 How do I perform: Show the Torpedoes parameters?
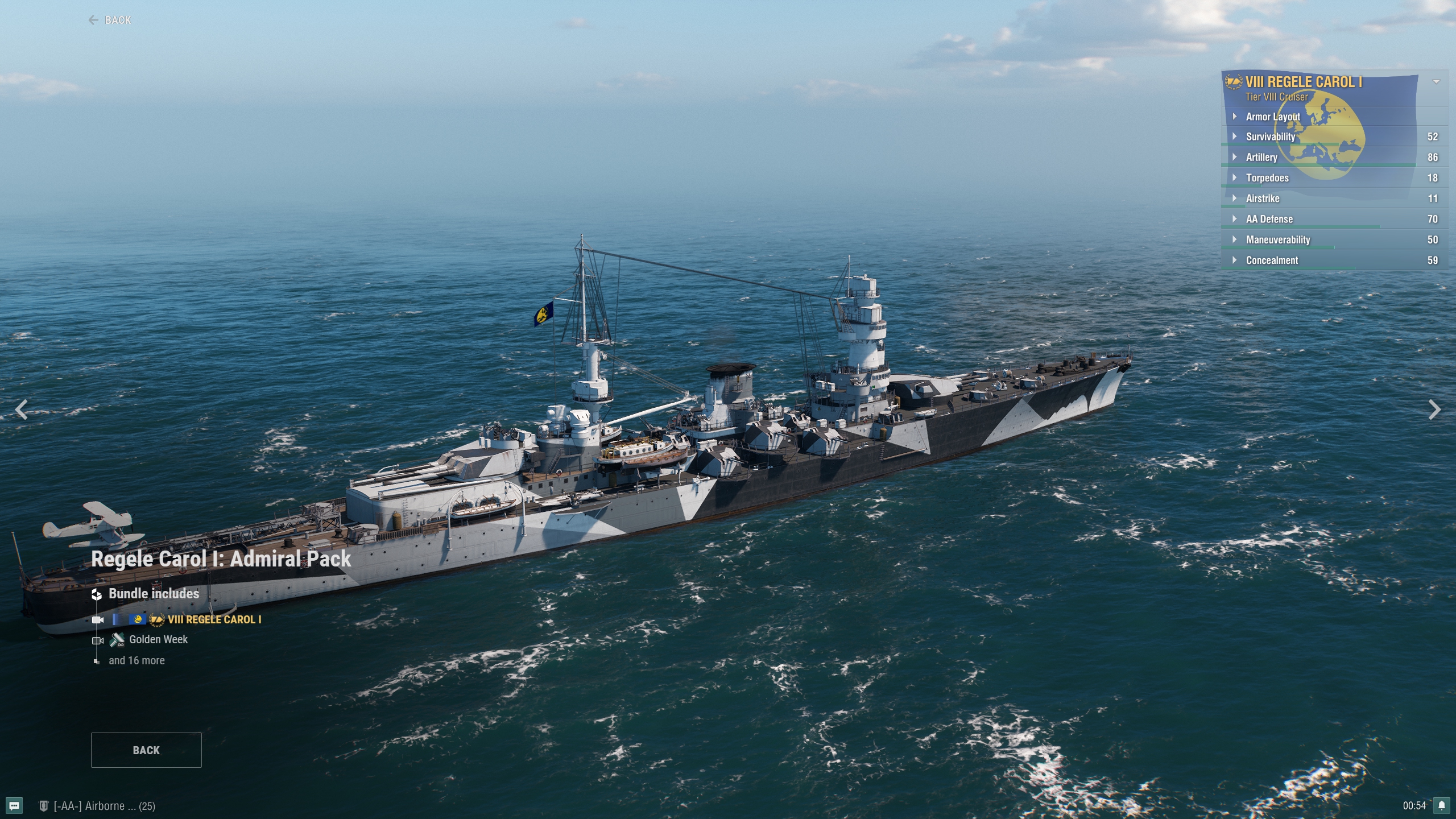point(1267,178)
